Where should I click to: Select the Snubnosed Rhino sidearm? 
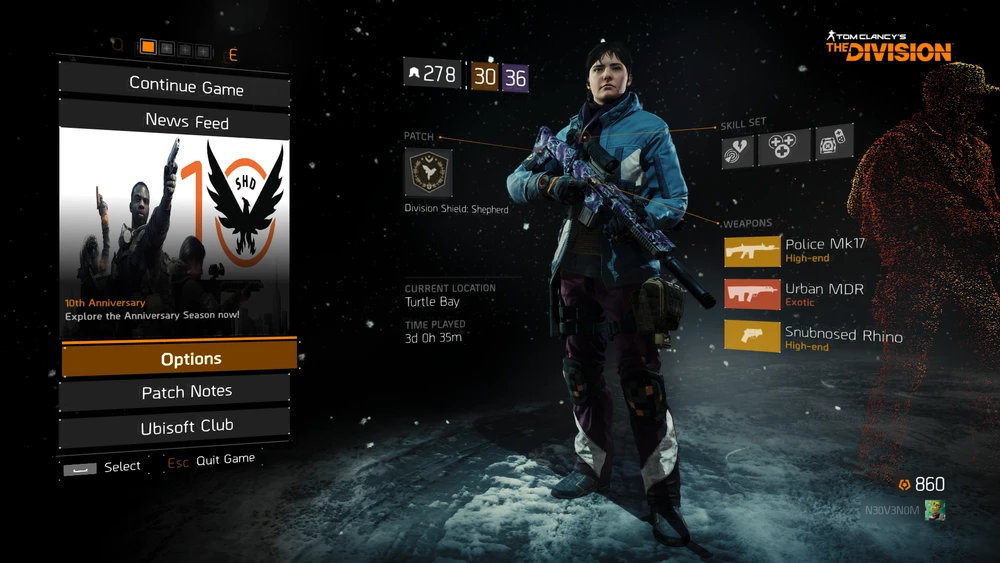752,337
